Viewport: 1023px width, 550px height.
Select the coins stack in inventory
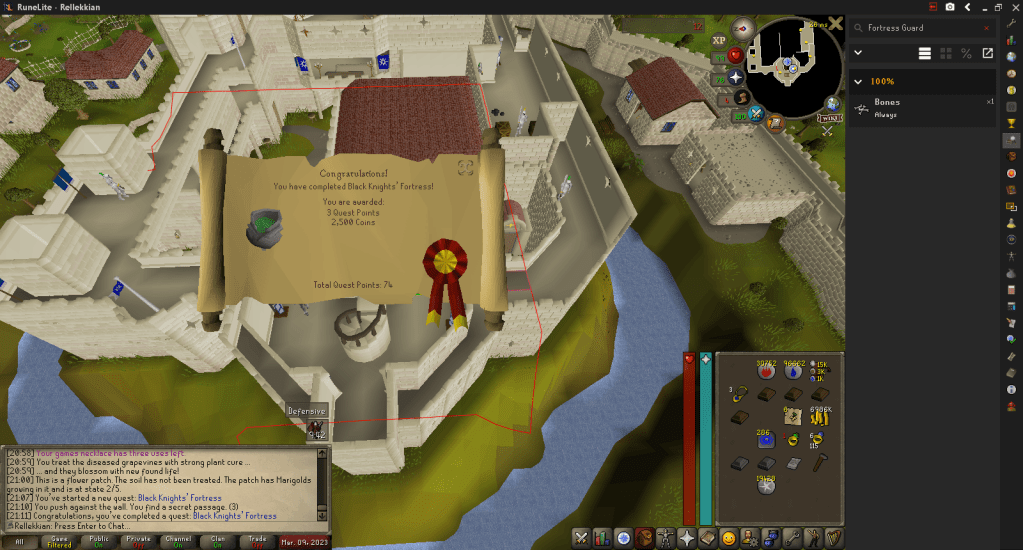coord(820,417)
